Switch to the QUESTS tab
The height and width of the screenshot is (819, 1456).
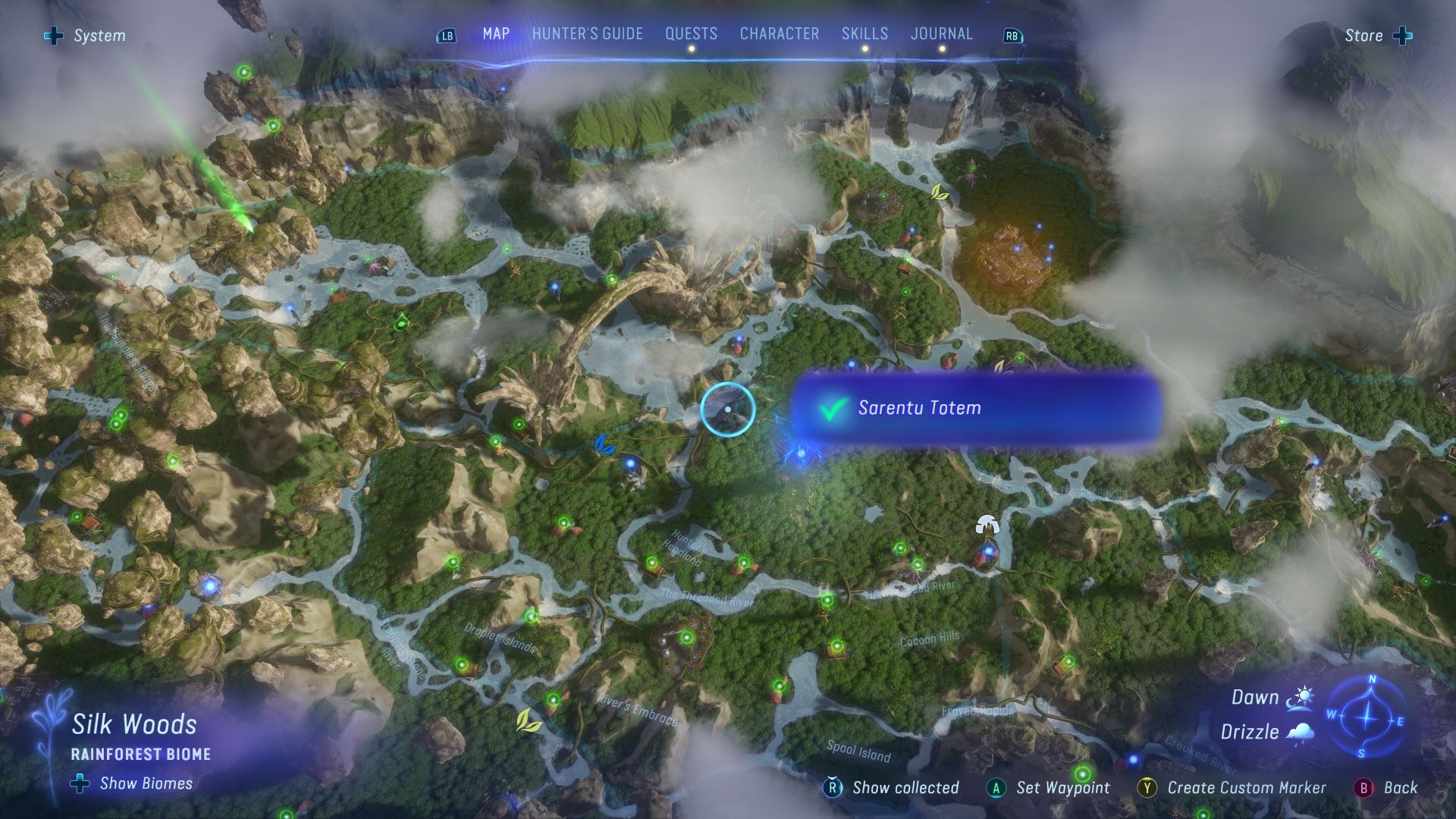tap(690, 33)
